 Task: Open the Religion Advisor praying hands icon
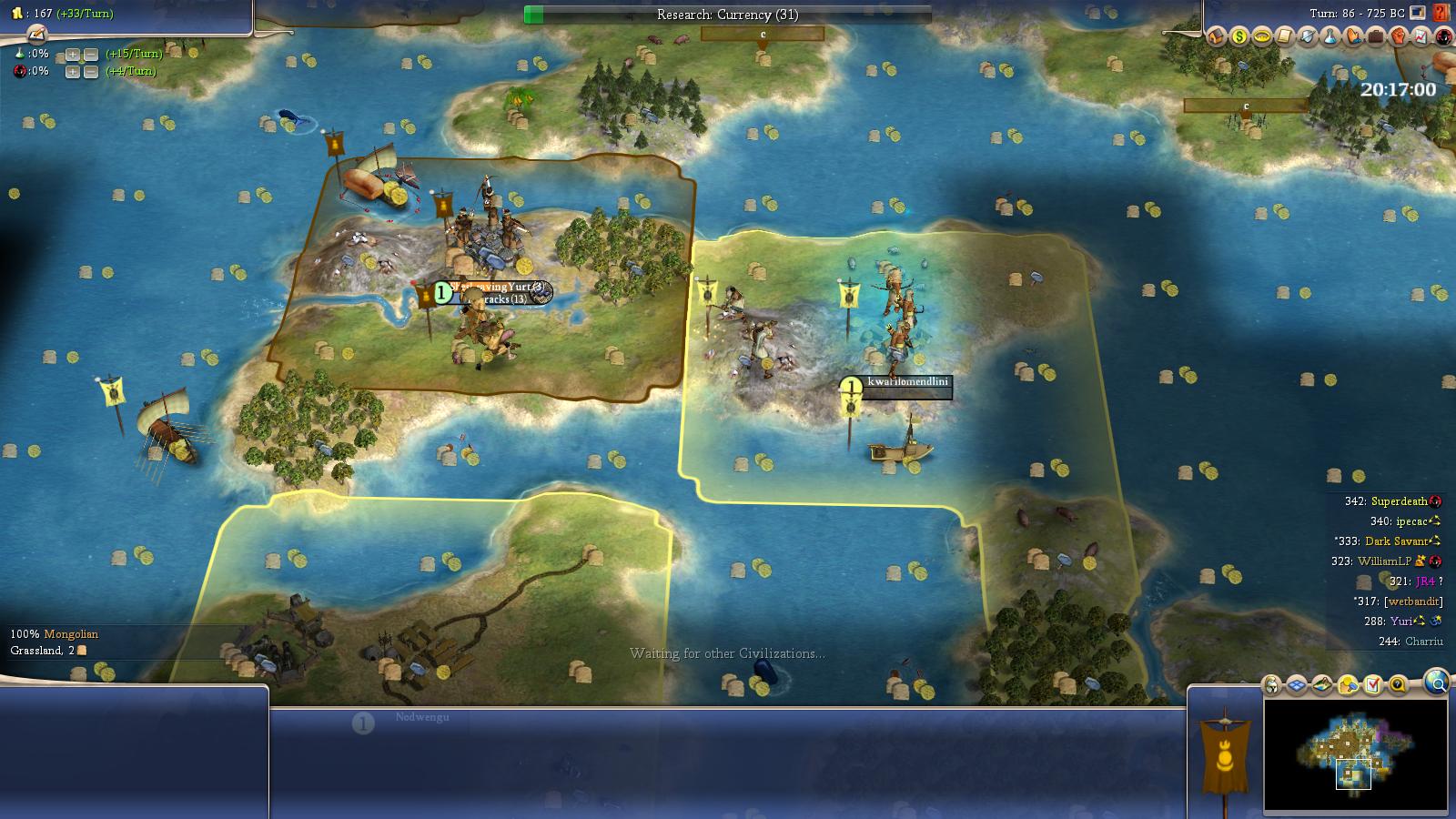point(1353,38)
